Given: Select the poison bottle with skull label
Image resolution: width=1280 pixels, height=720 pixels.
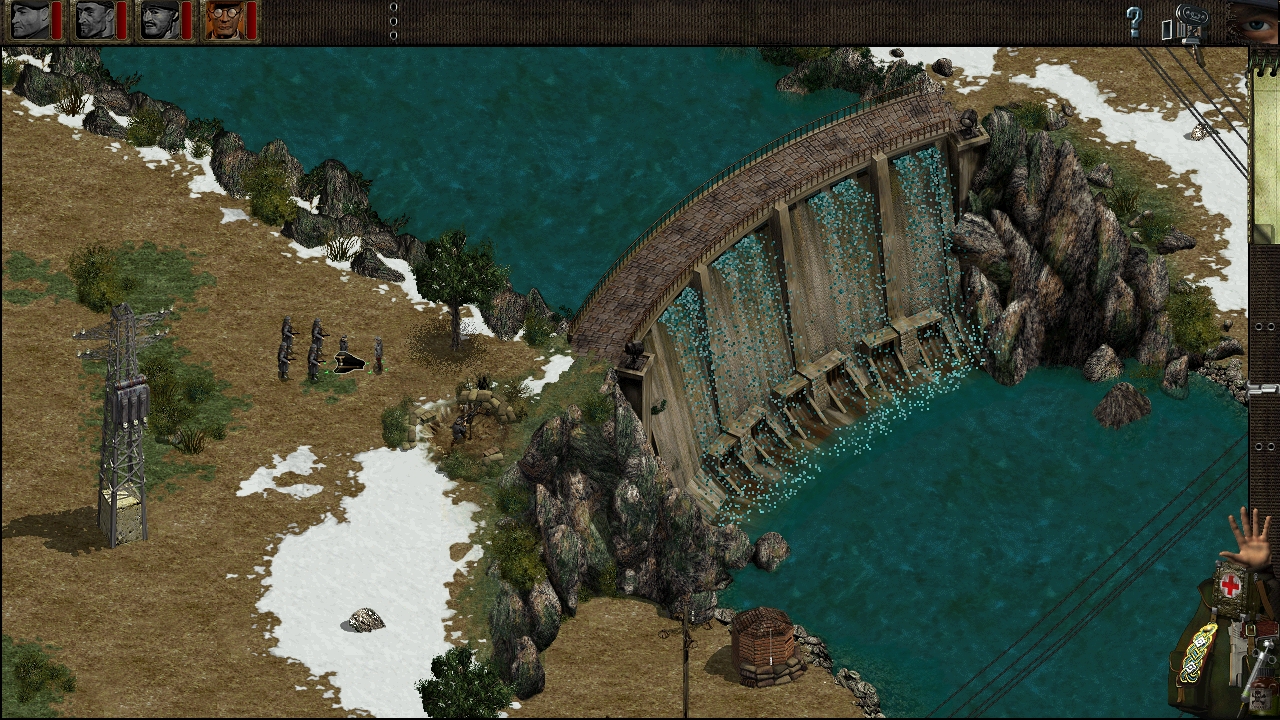Looking at the screenshot, I should coord(1260,697).
